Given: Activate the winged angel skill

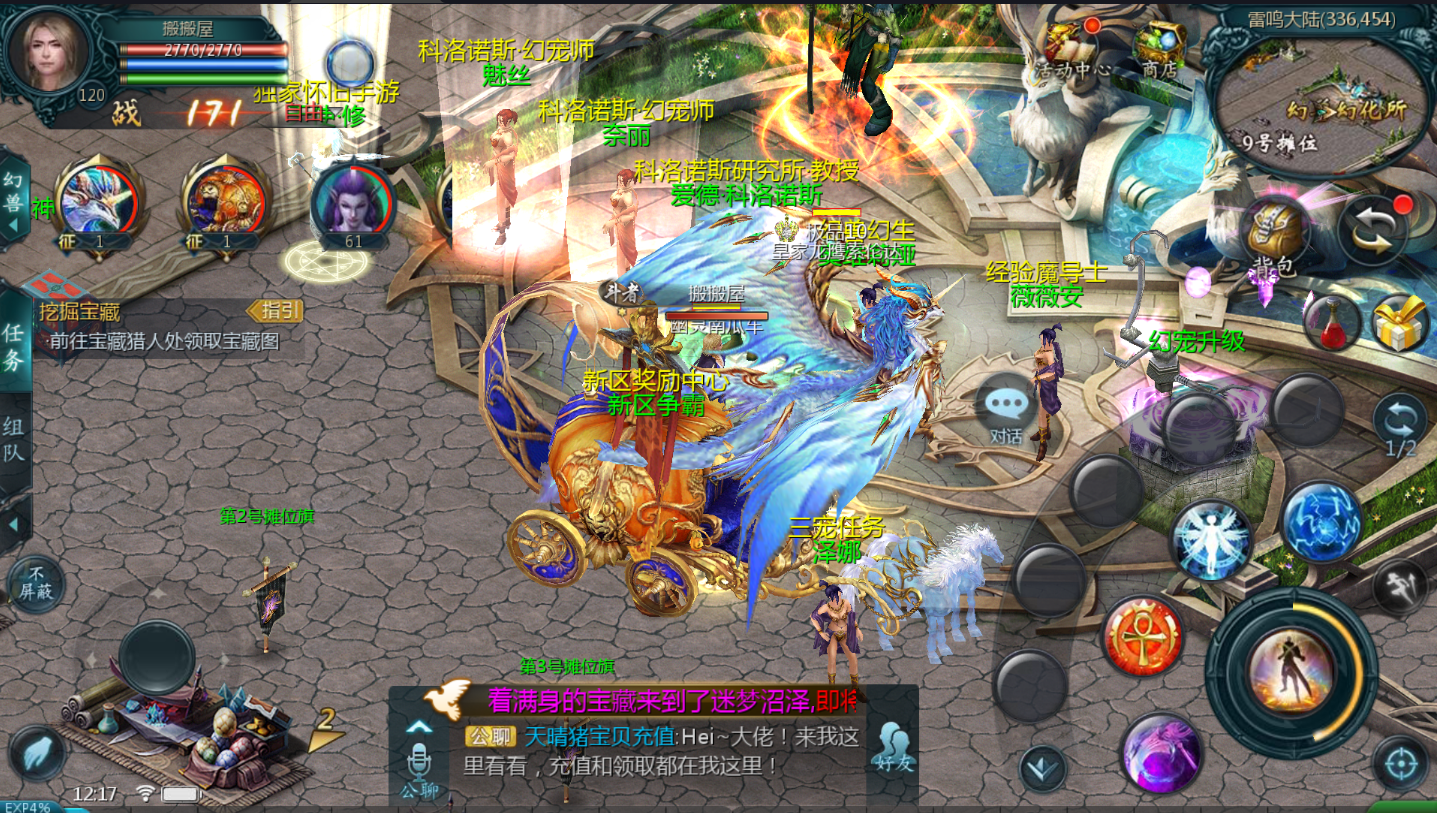Looking at the screenshot, I should [x=1211, y=540].
